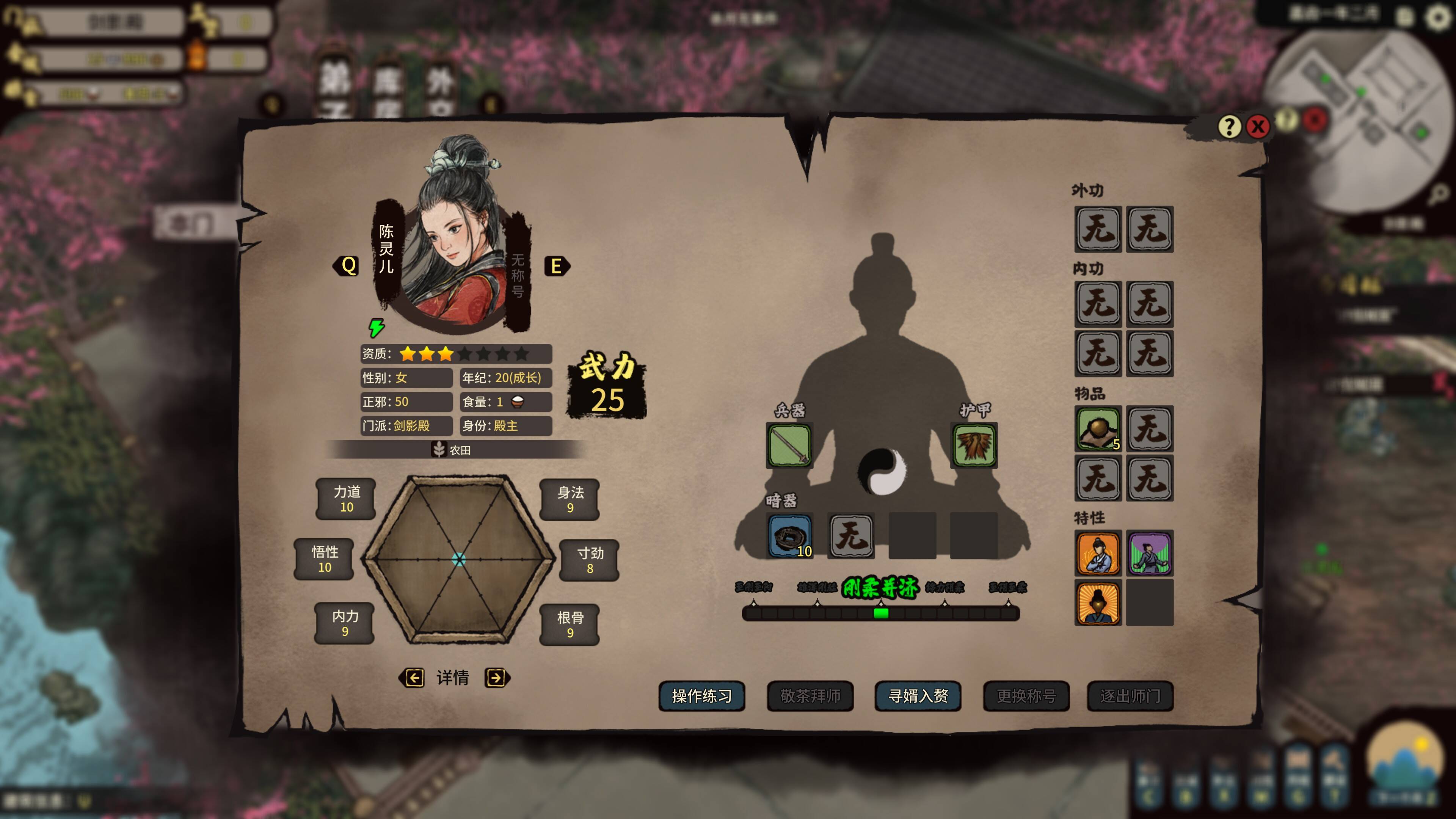This screenshot has height=819, width=1456.
Task: Open help via the question mark button
Action: click(1229, 127)
